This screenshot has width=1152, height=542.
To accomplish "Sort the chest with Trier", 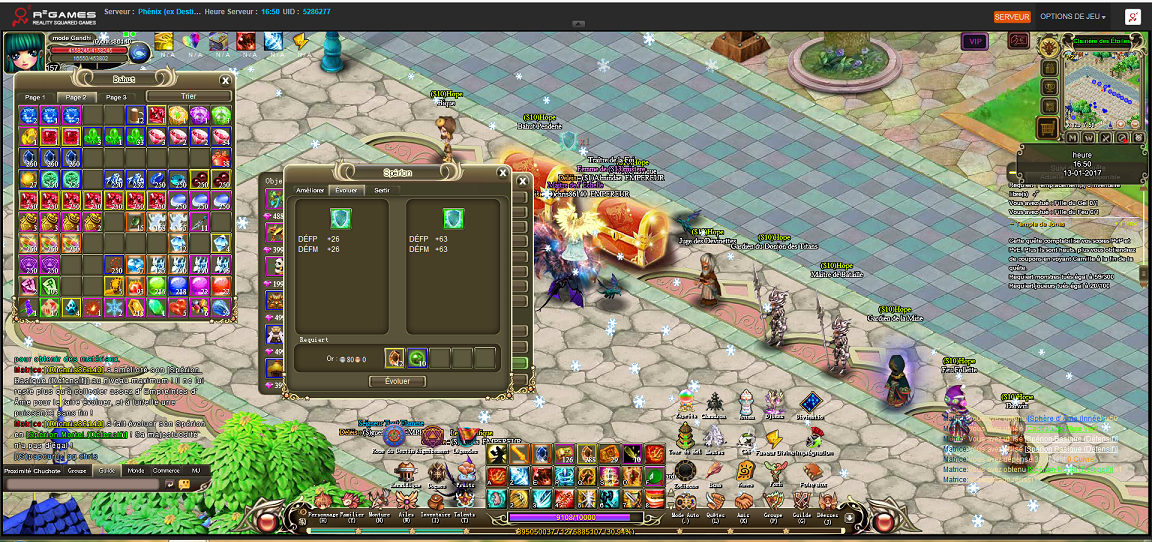I will 188,97.
